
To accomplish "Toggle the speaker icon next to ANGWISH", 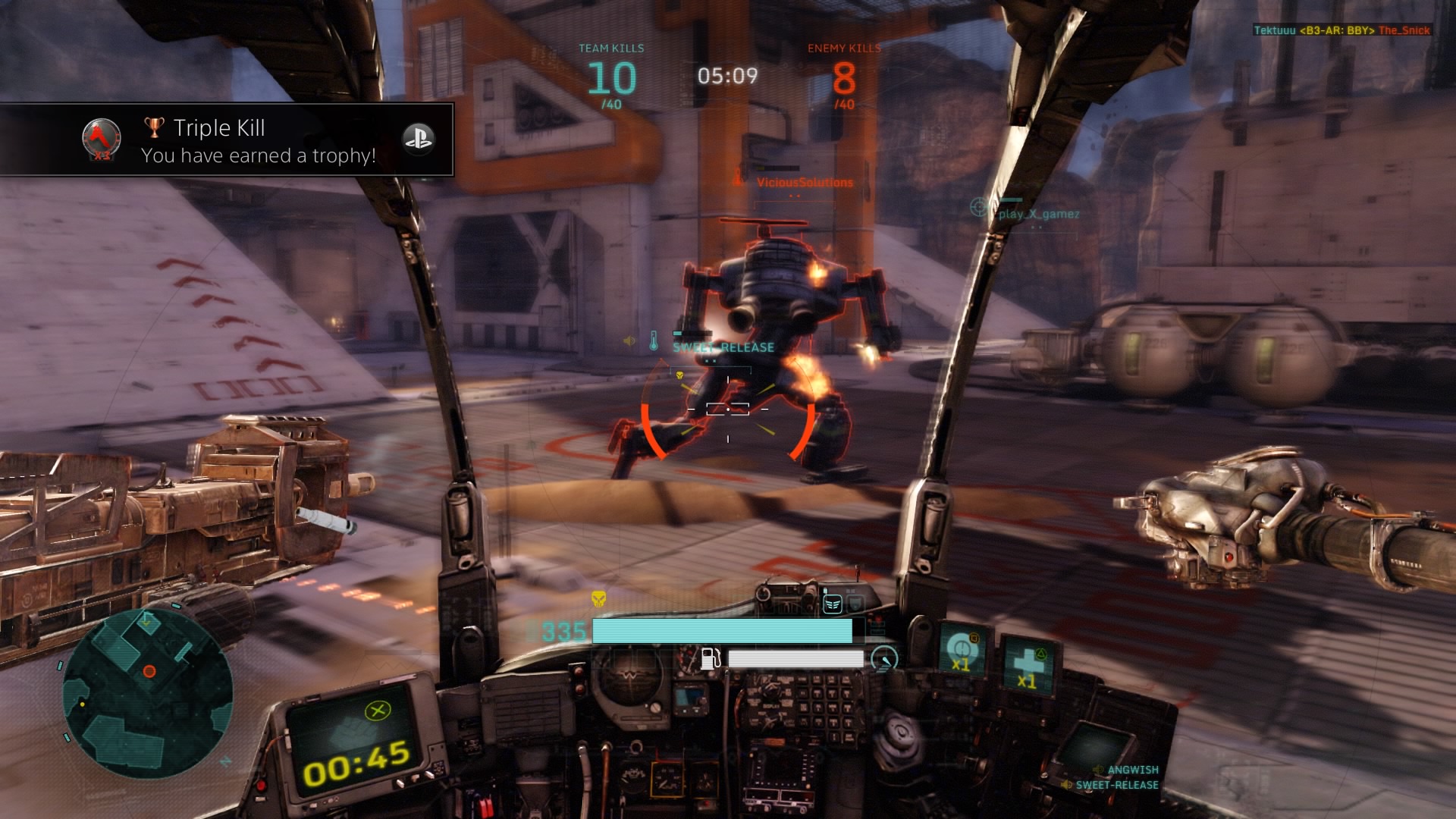I will pyautogui.click(x=1097, y=770).
